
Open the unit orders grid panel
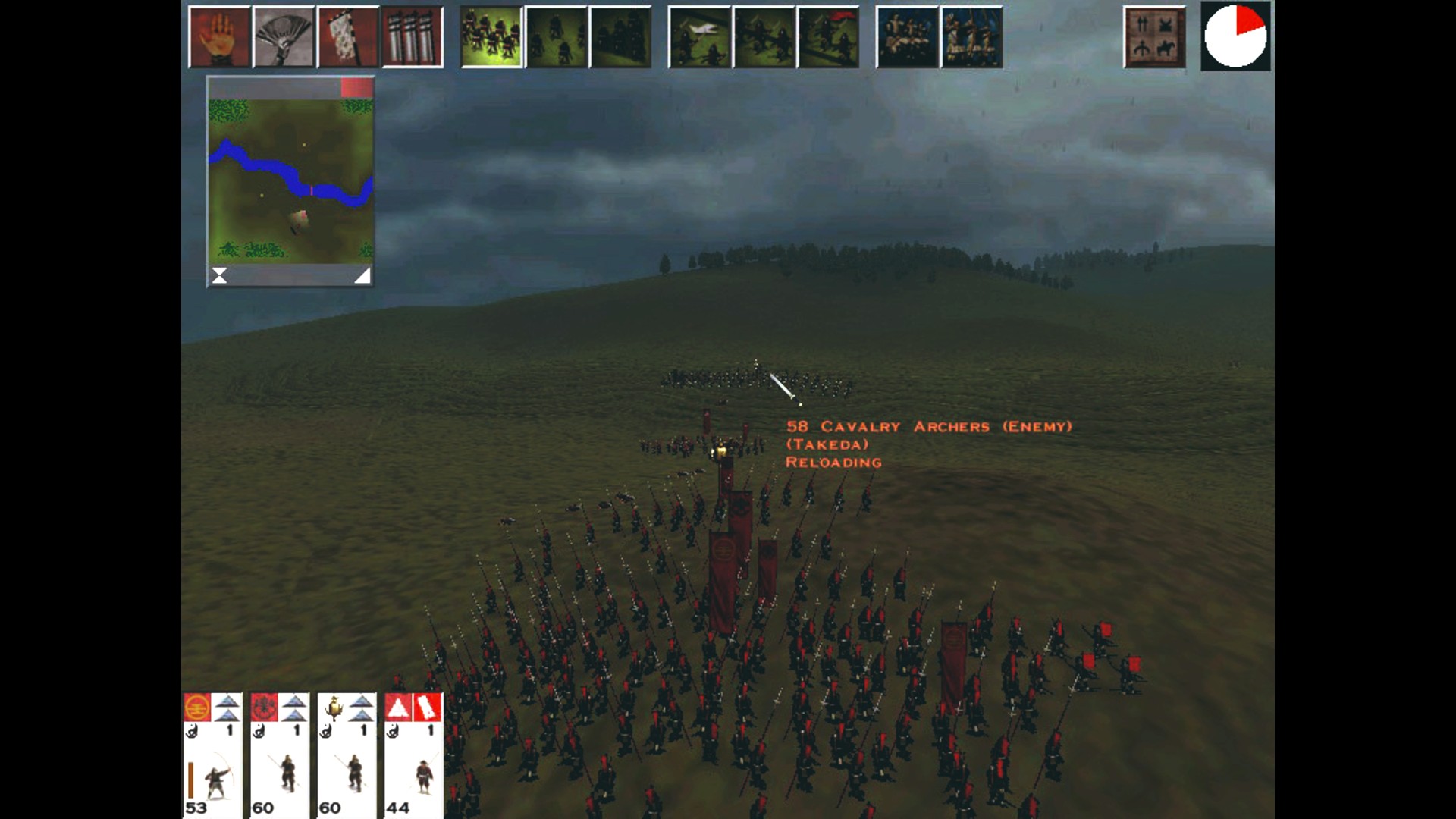[x=1155, y=36]
